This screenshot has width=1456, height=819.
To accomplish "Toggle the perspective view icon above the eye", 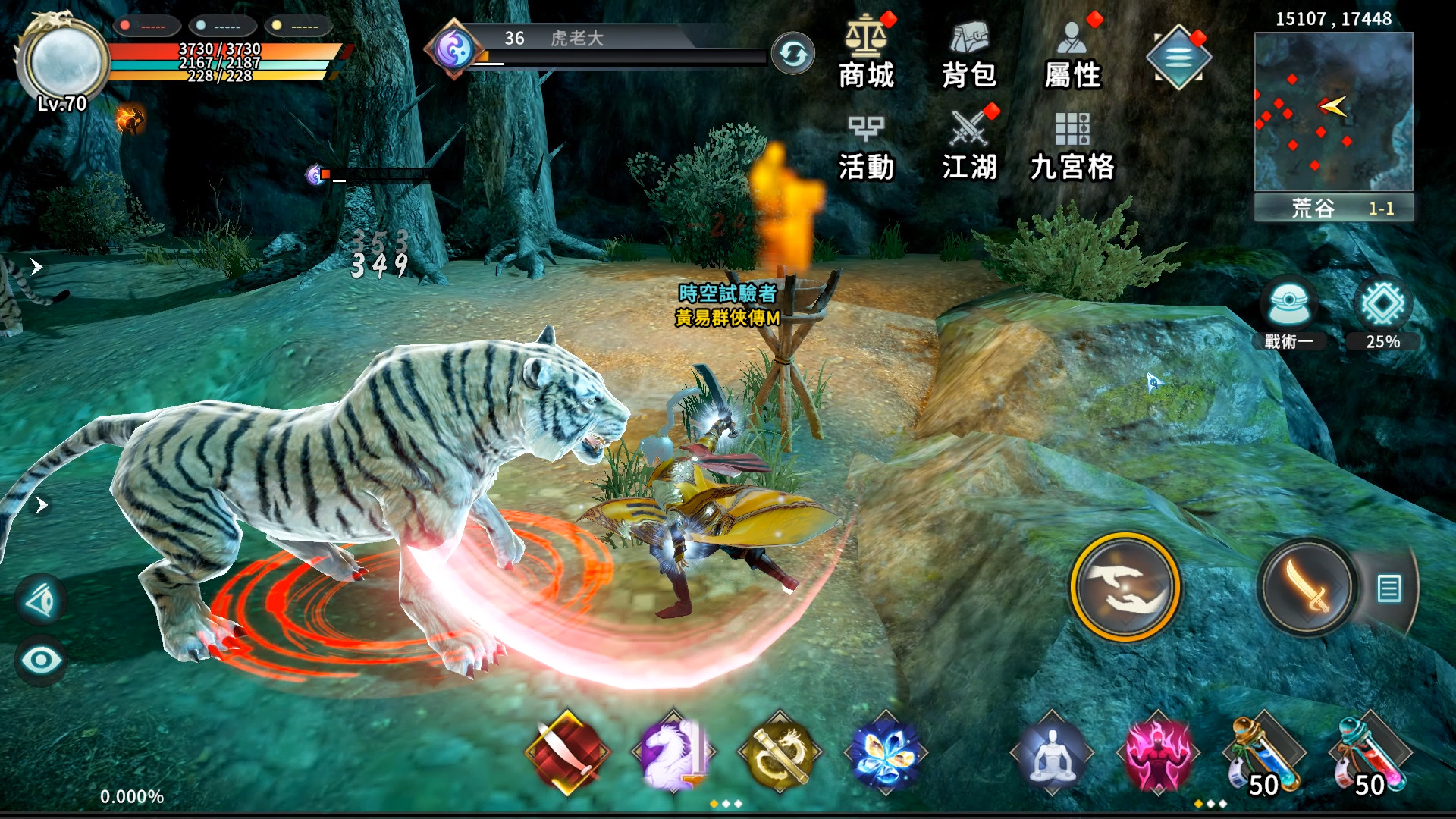I will click(42, 599).
